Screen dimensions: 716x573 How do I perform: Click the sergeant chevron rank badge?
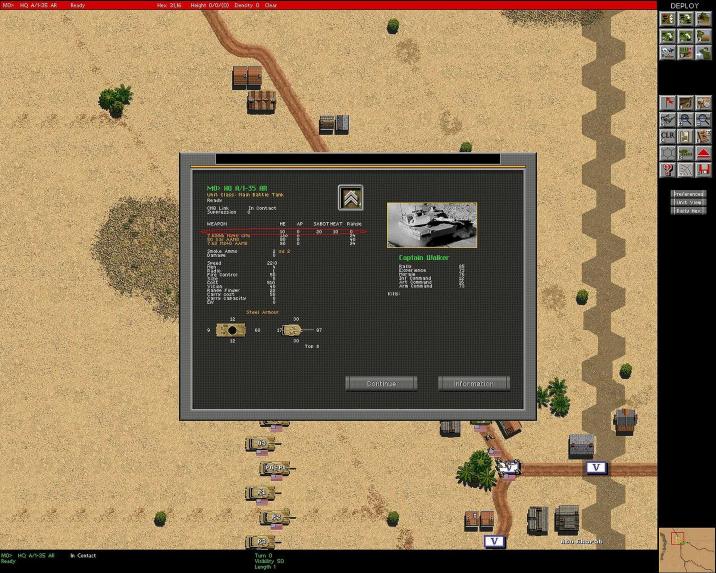tap(351, 197)
